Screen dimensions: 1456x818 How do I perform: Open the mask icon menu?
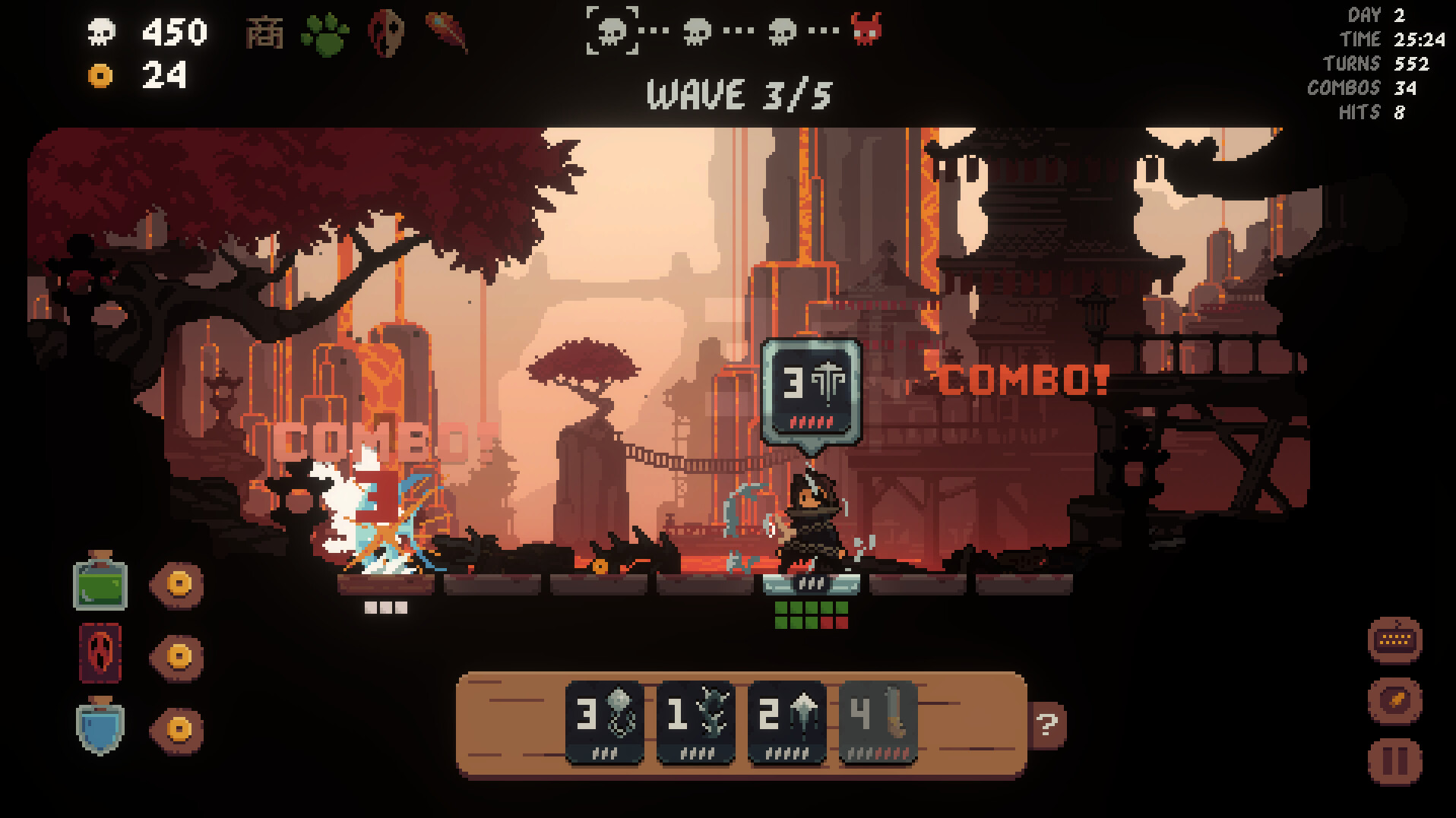[385, 33]
